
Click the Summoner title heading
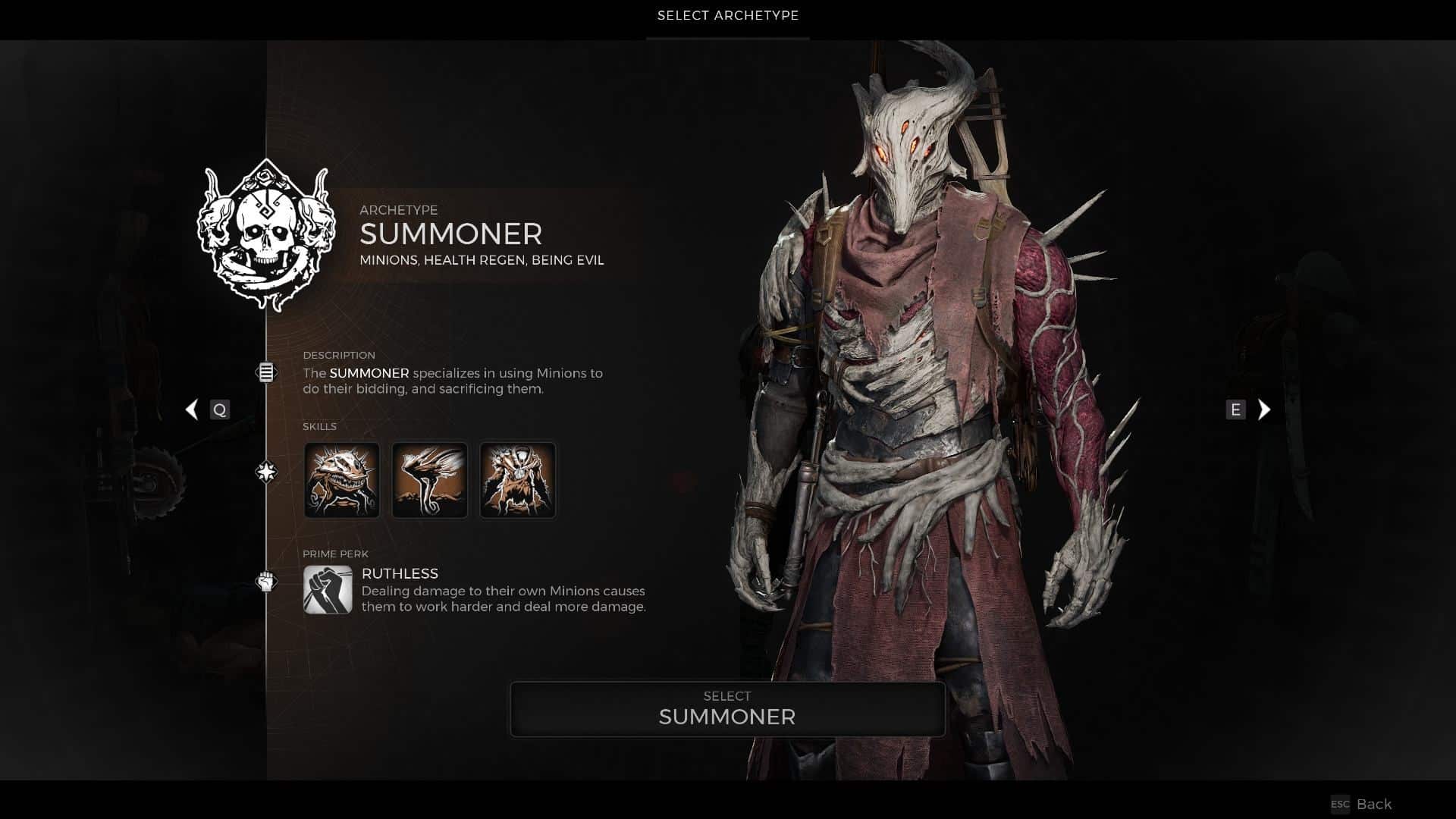[450, 235]
